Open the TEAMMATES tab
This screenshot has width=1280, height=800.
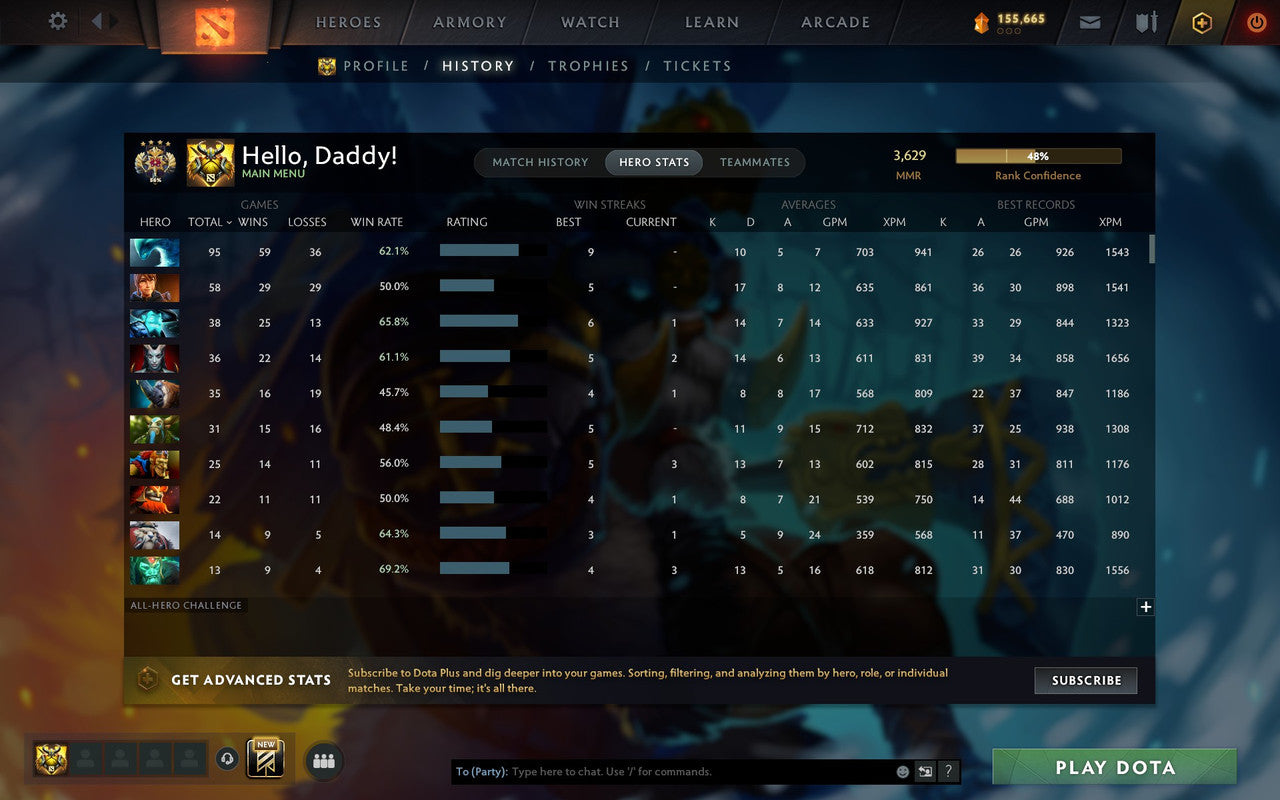[755, 162]
